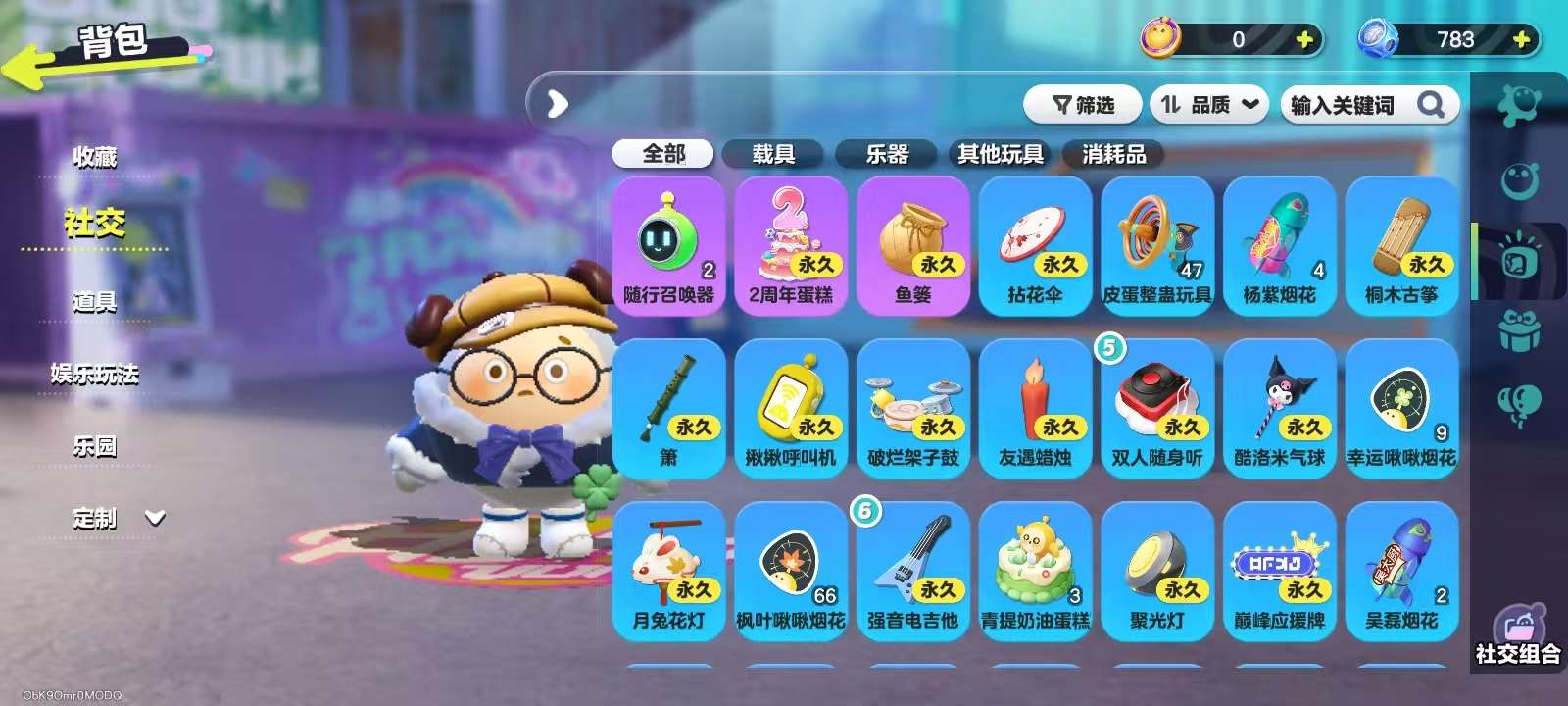
Task: Collapse the item panel with the left arrow
Action: click(x=557, y=103)
